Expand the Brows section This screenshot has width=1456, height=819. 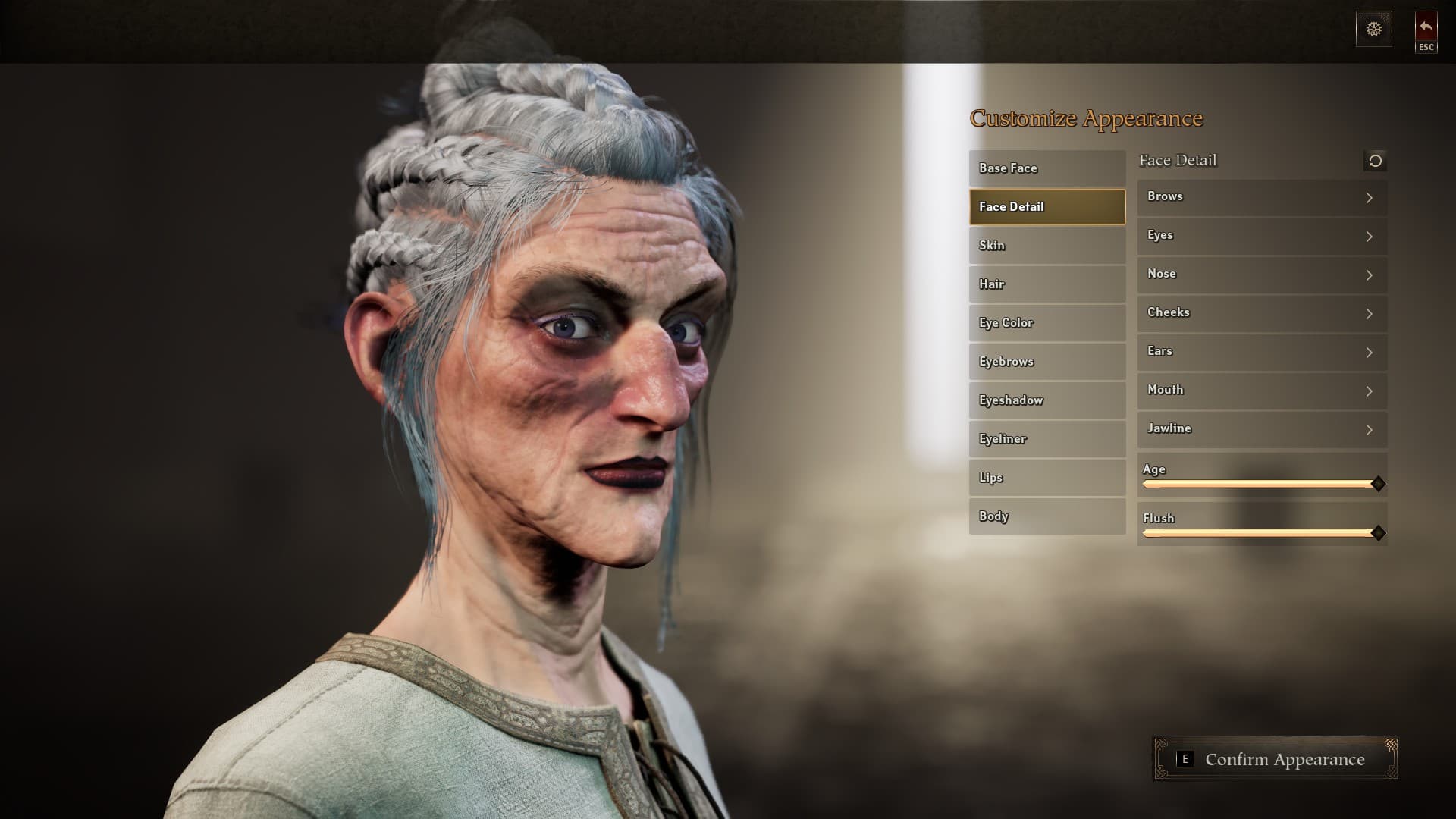1261,197
